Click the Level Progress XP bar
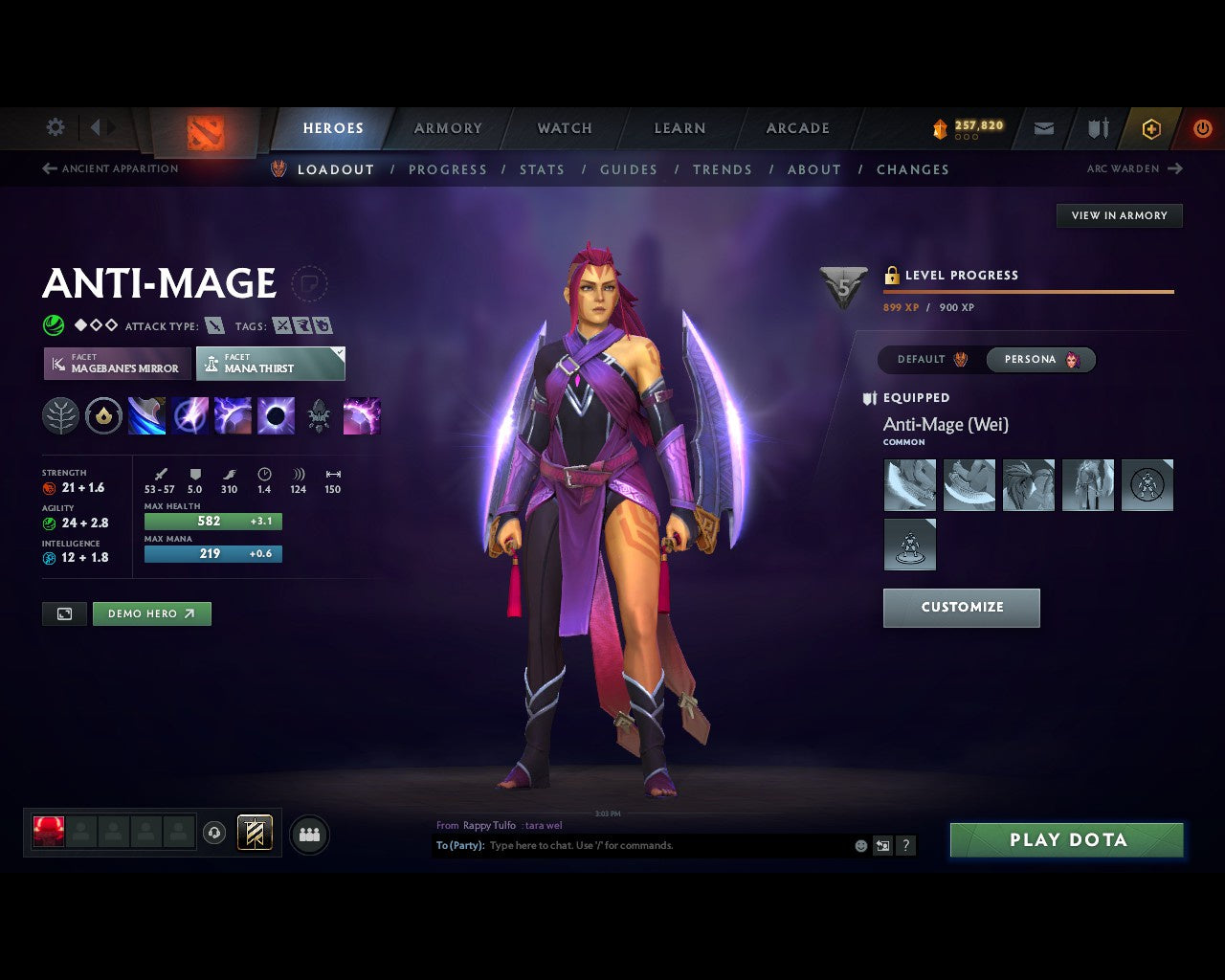 1028,292
